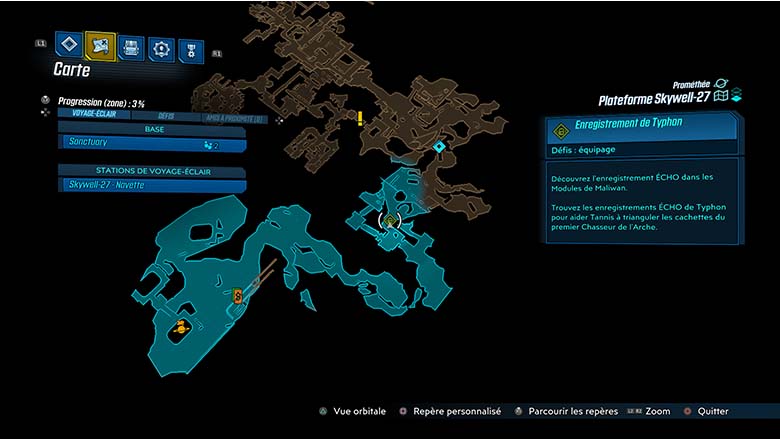Viewport: 780px width, 439px height.
Task: Click the yellow exclamation mission marker
Action: pos(360,118)
